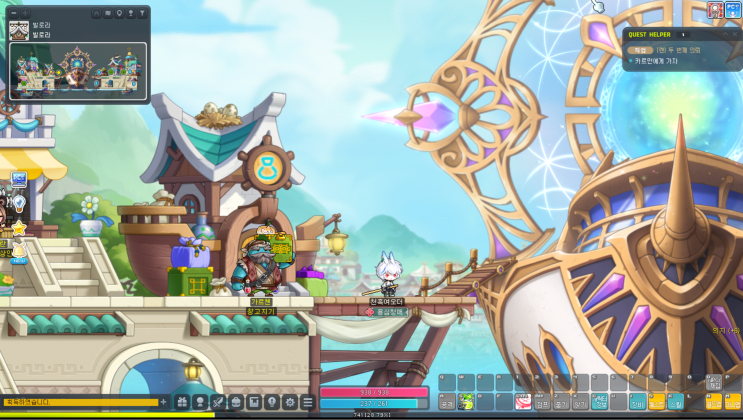The image size is (743, 420).
Task: Click the lightbulb icon in the menu bar
Action: [x=272, y=402]
